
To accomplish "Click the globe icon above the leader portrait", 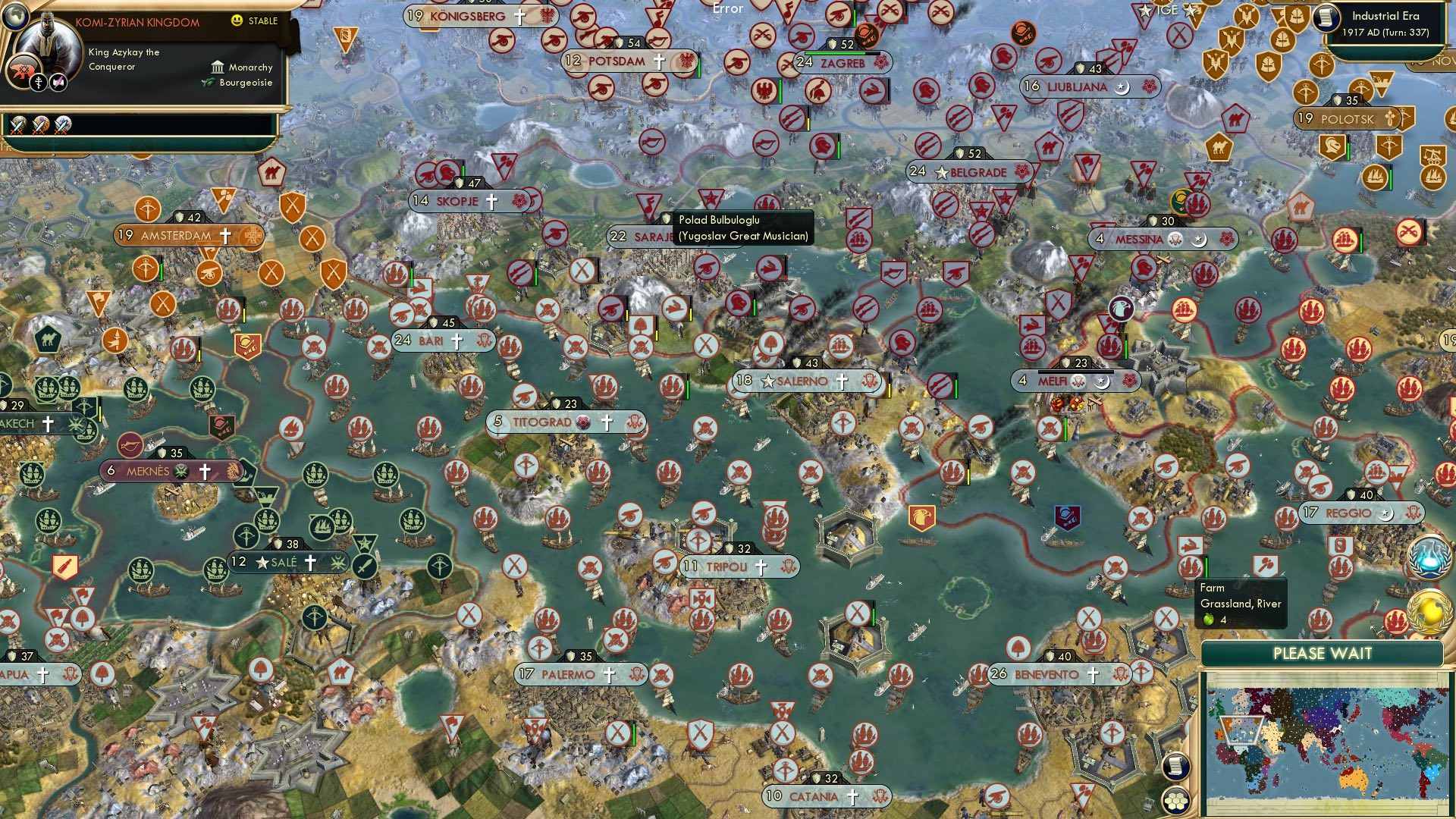I will [x=15, y=17].
